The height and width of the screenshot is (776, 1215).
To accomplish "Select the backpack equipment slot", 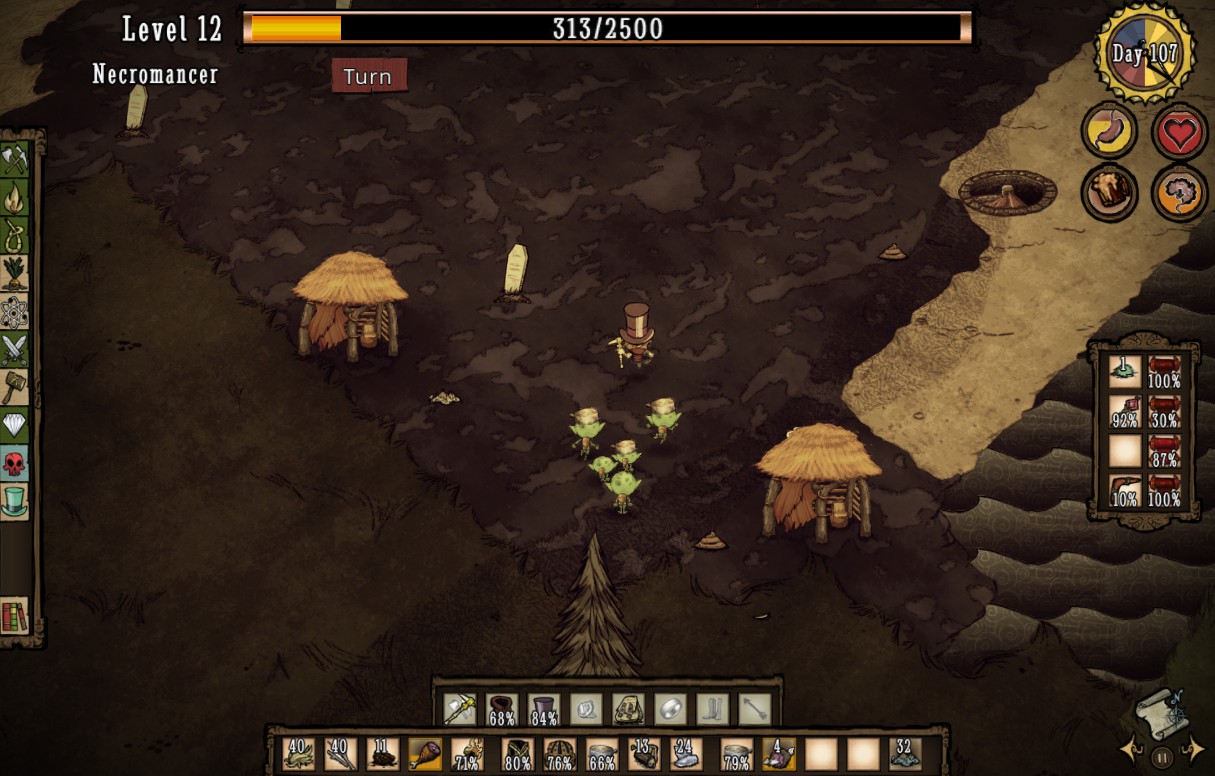I will click(x=627, y=709).
